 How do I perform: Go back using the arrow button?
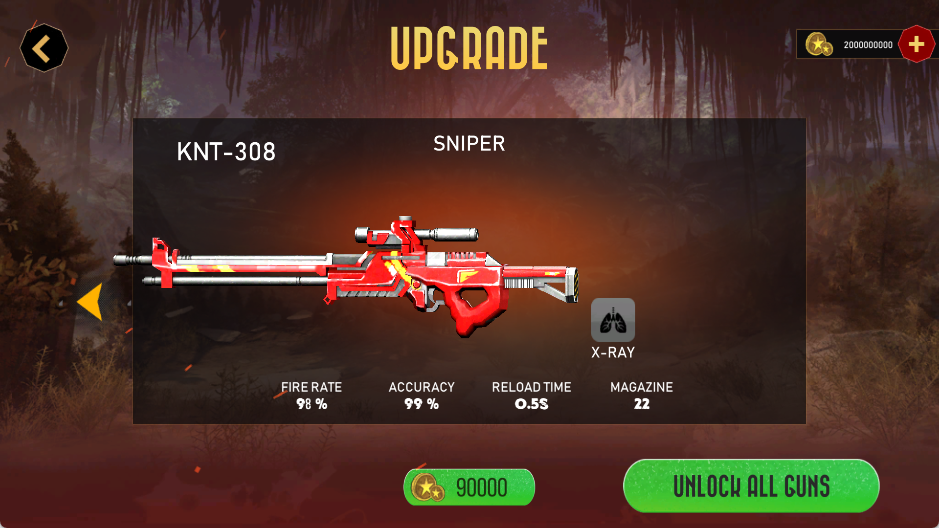click(44, 47)
